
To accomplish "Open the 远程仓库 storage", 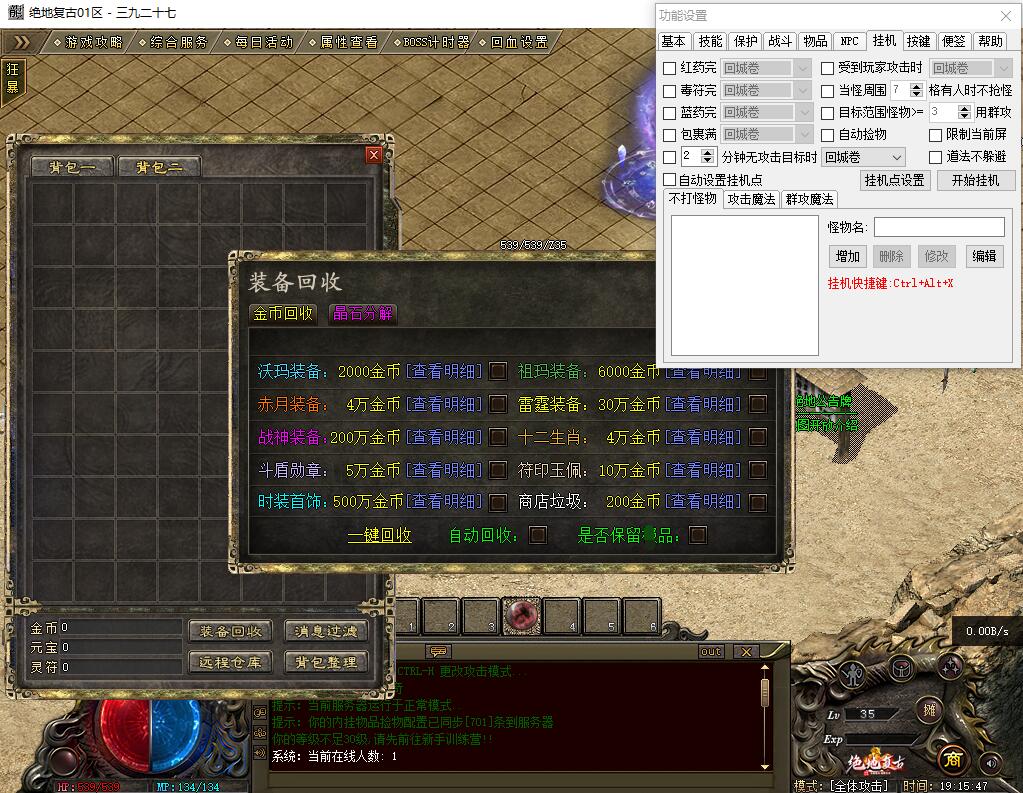I will (230, 661).
